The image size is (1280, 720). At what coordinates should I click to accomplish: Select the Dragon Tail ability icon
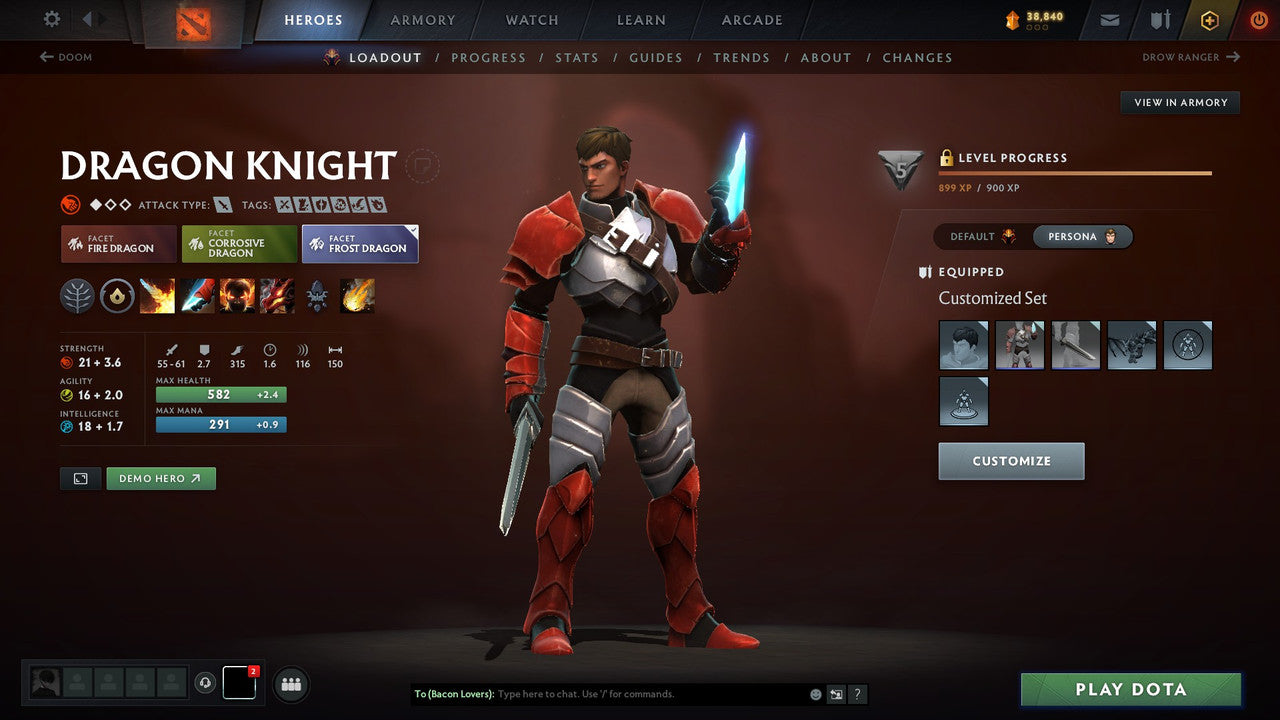(x=197, y=296)
